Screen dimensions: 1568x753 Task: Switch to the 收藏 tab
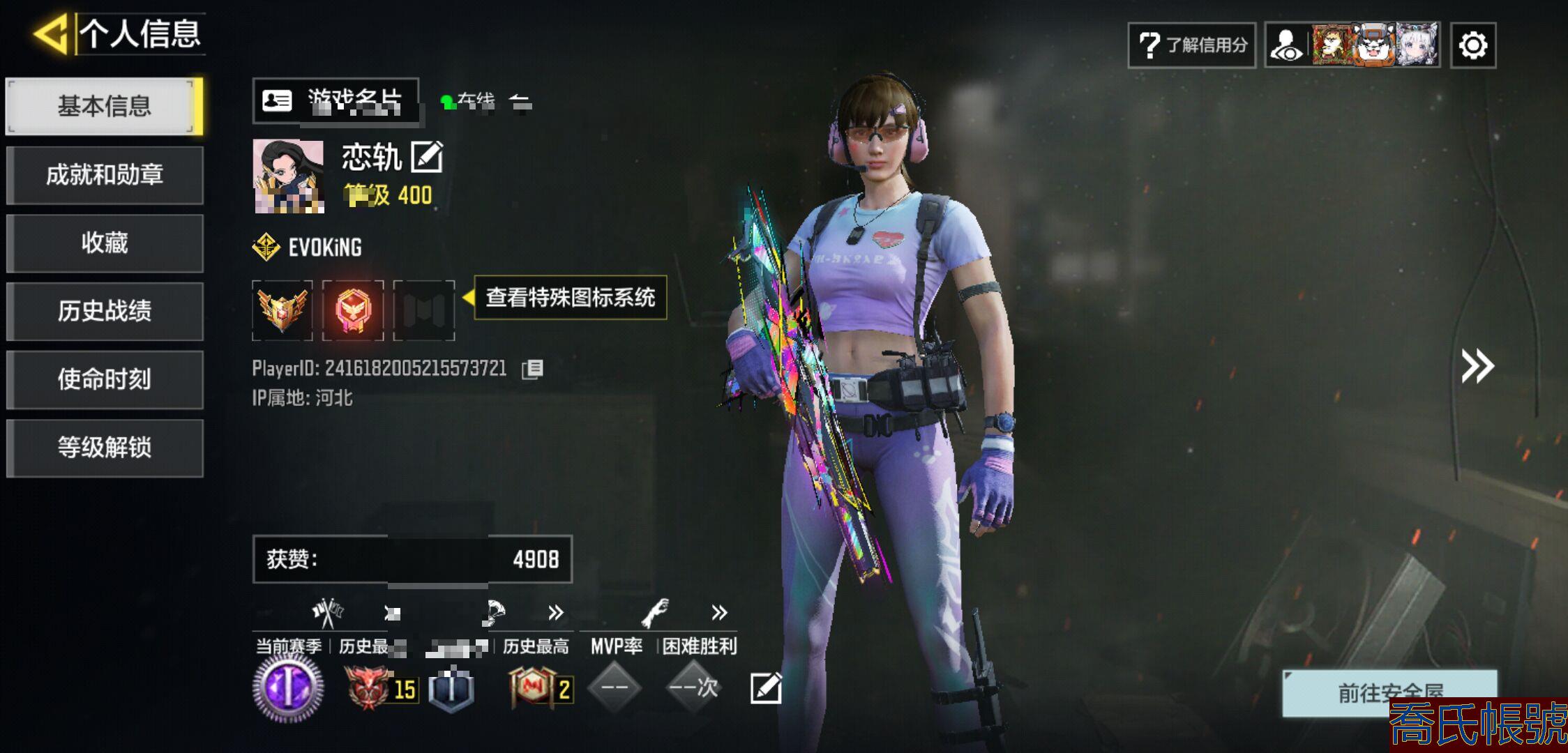[104, 243]
